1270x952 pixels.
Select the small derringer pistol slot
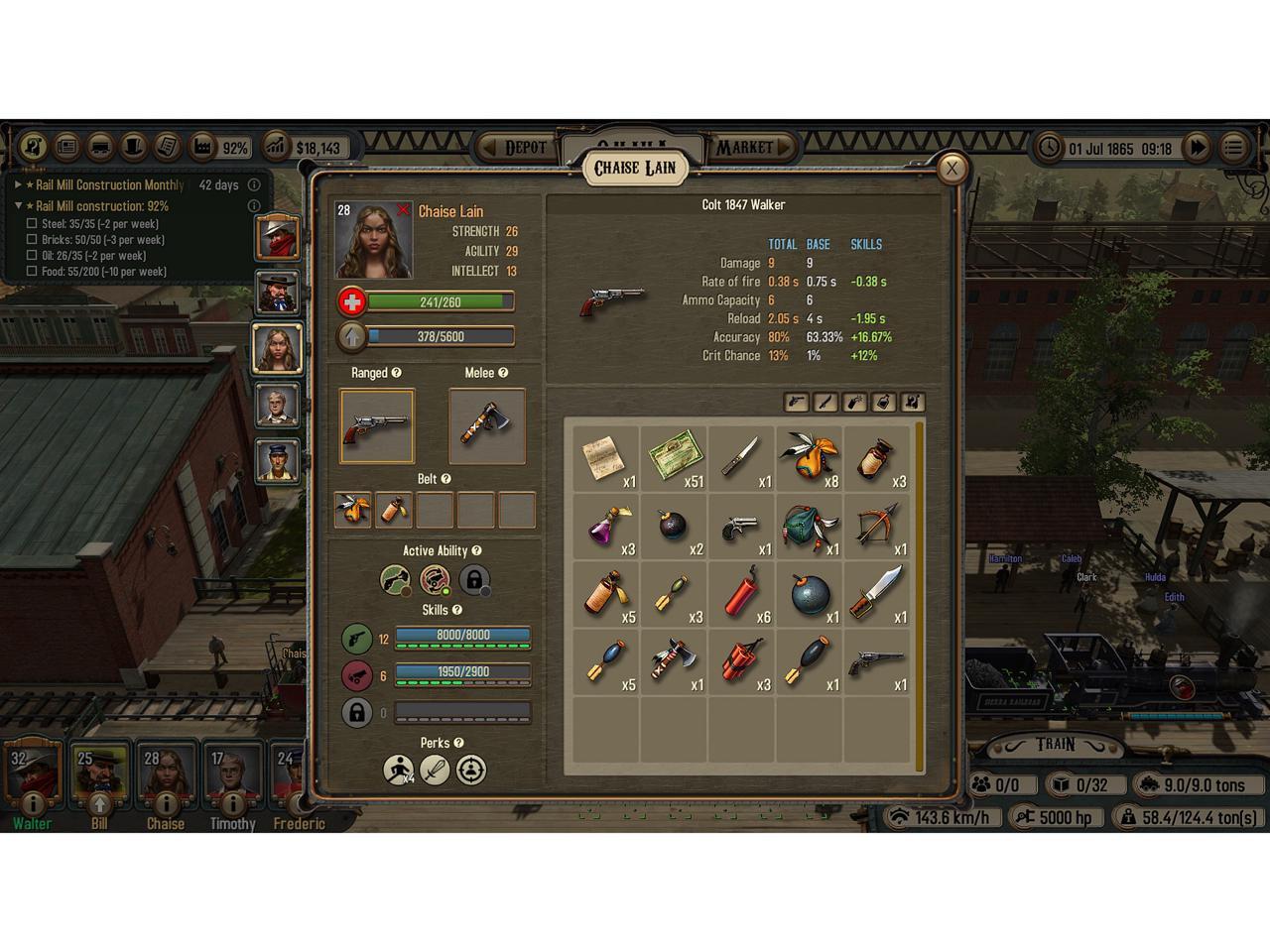[742, 528]
